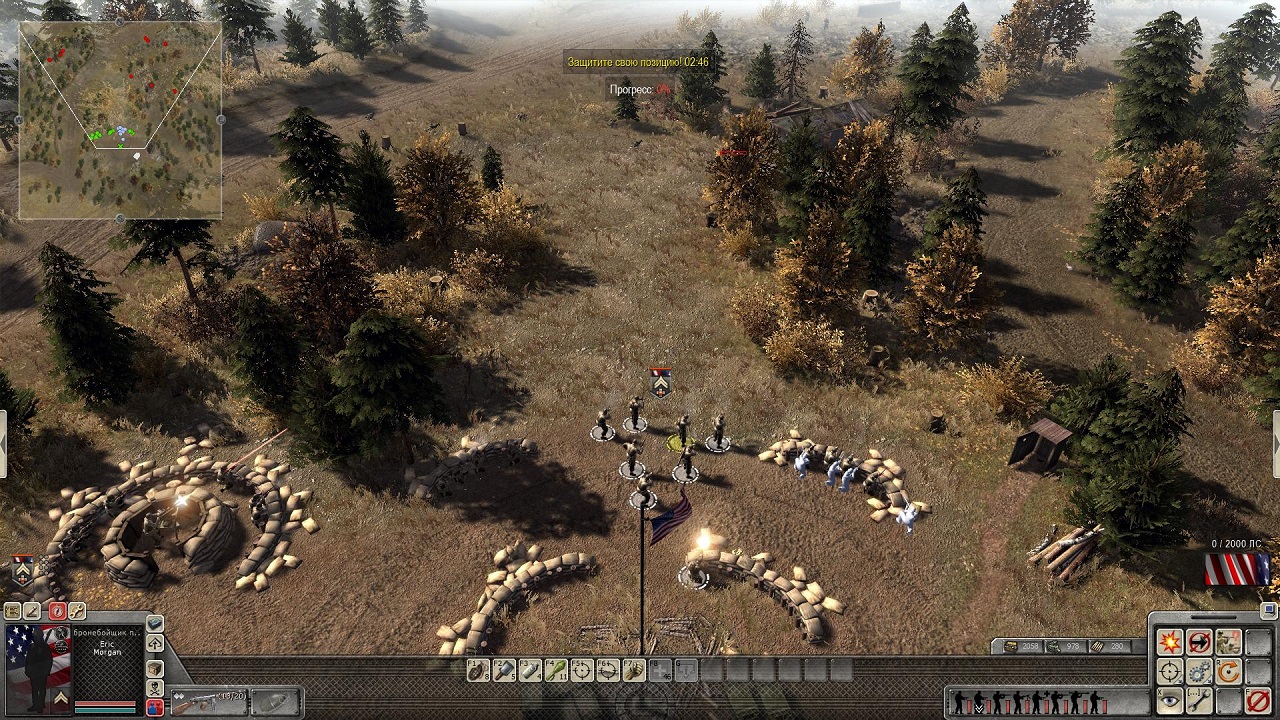Open the pencil notes button

33,611
